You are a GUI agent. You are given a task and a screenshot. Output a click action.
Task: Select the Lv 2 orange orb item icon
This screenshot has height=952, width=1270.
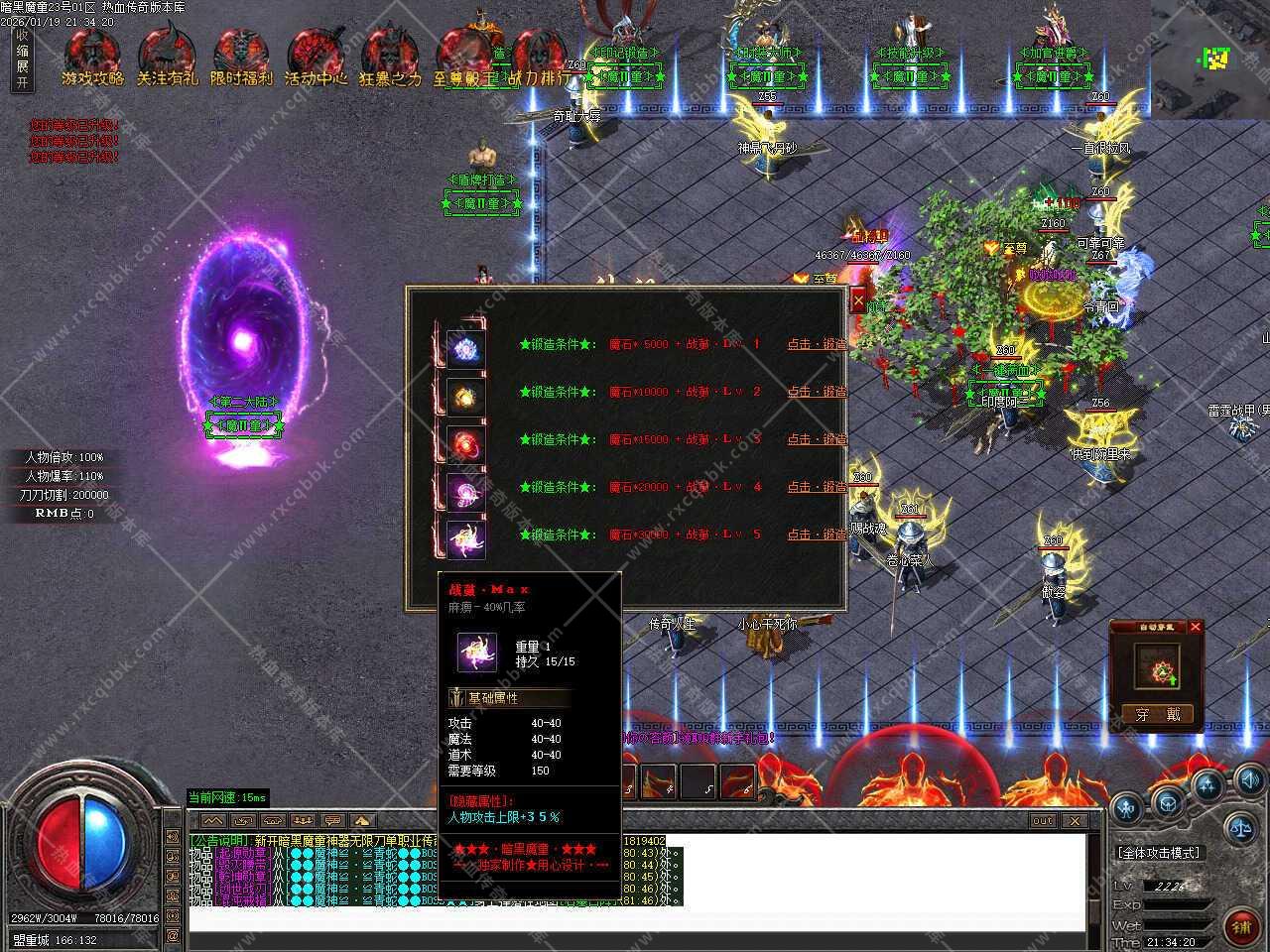(x=464, y=396)
